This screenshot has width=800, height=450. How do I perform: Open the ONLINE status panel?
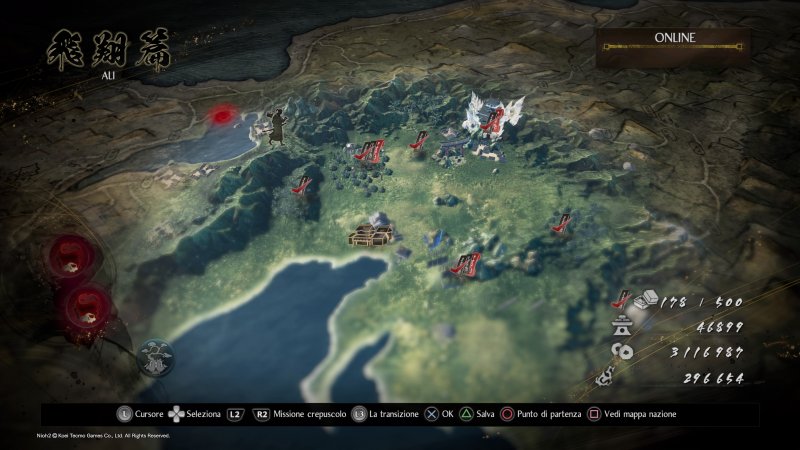[675, 46]
